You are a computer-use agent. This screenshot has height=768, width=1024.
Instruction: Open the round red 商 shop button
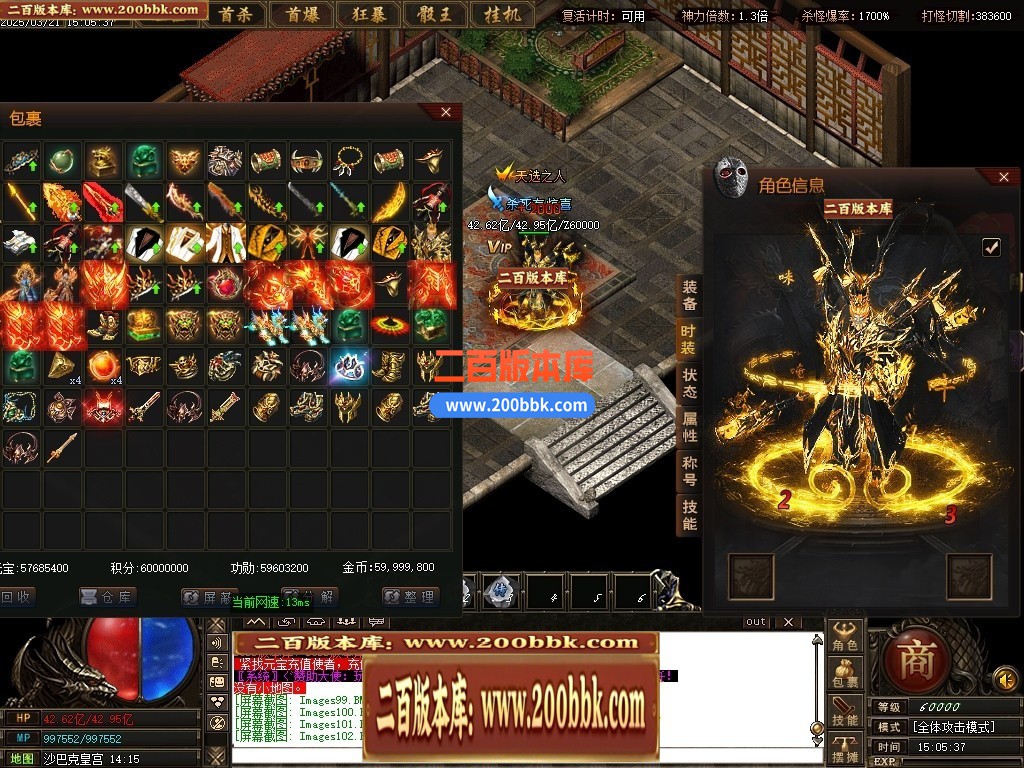tap(915, 658)
